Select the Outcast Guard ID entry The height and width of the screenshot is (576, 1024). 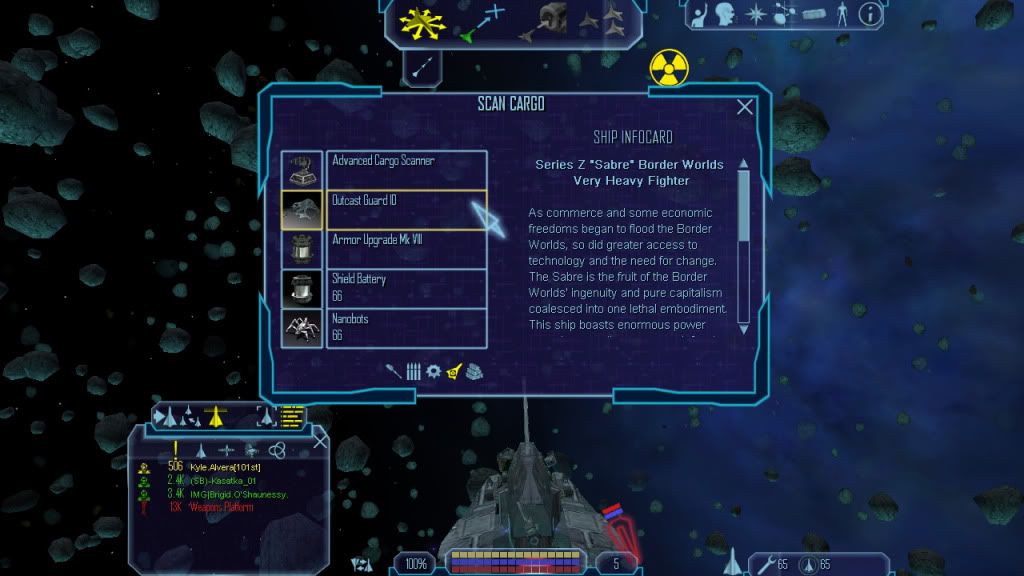tap(406, 209)
